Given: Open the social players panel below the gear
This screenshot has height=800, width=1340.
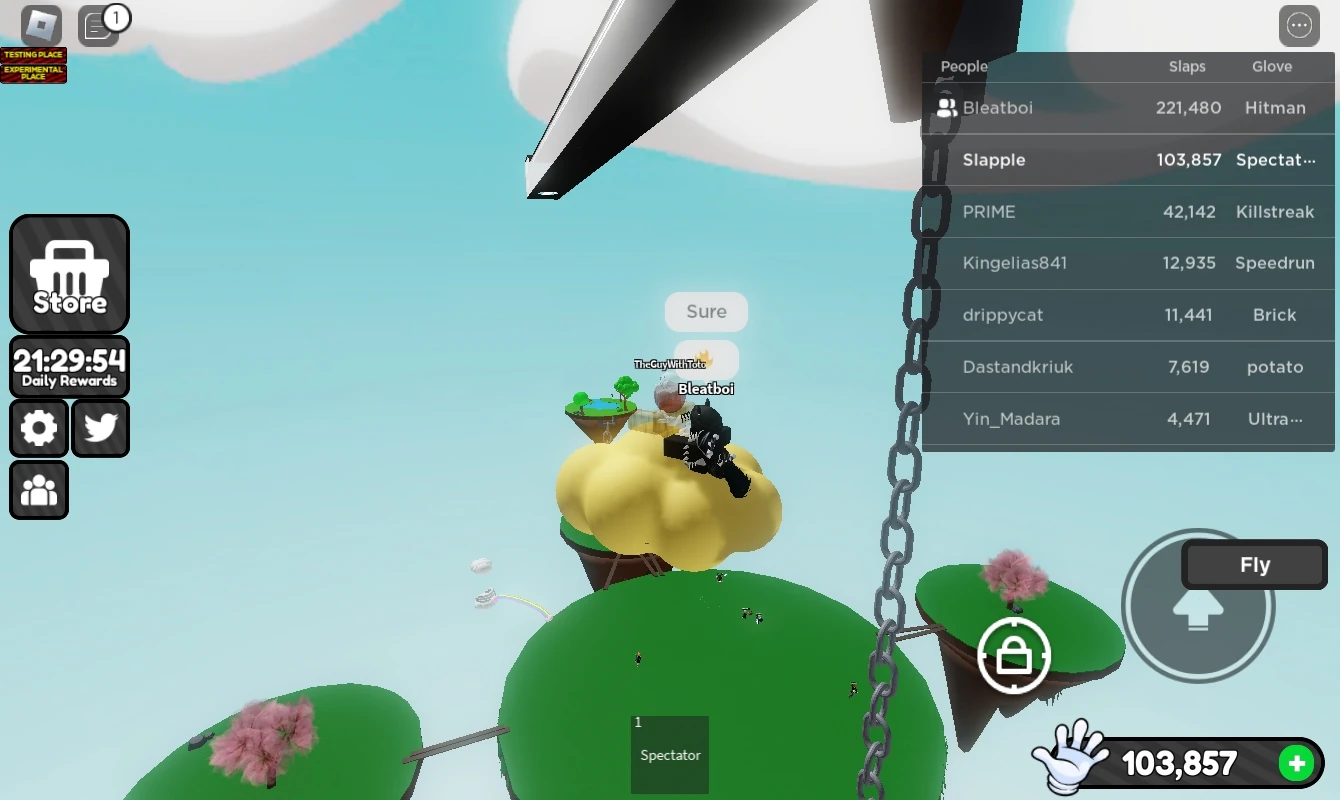Looking at the screenshot, I should [x=38, y=489].
